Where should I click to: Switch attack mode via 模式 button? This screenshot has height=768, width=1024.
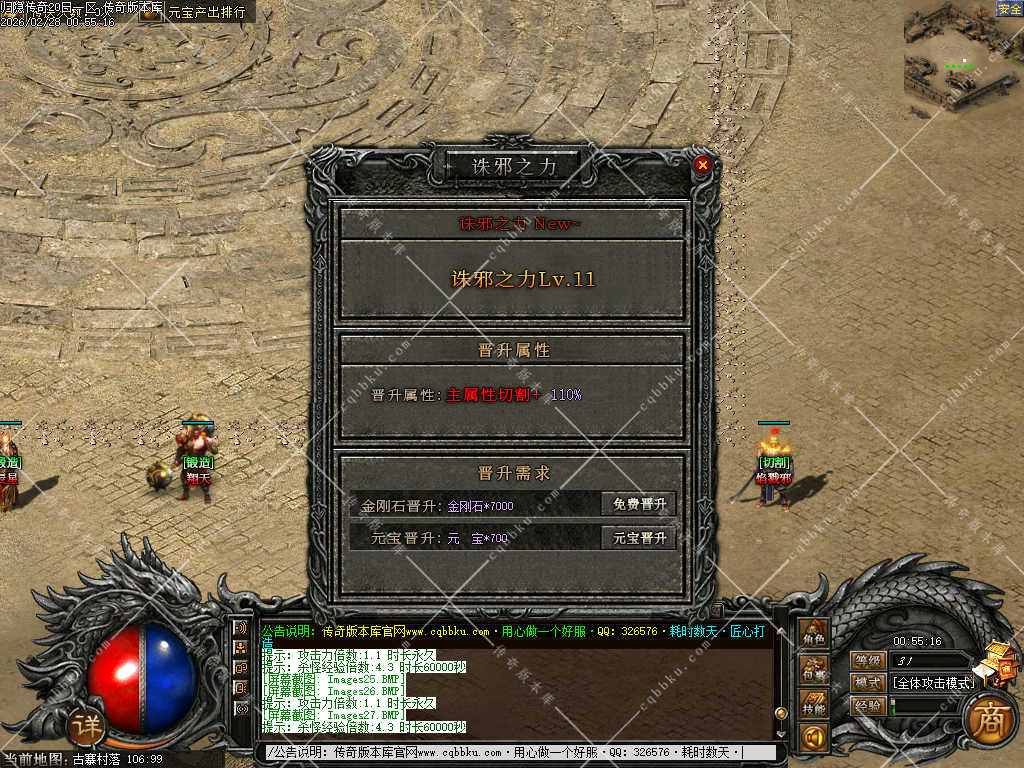click(x=868, y=683)
